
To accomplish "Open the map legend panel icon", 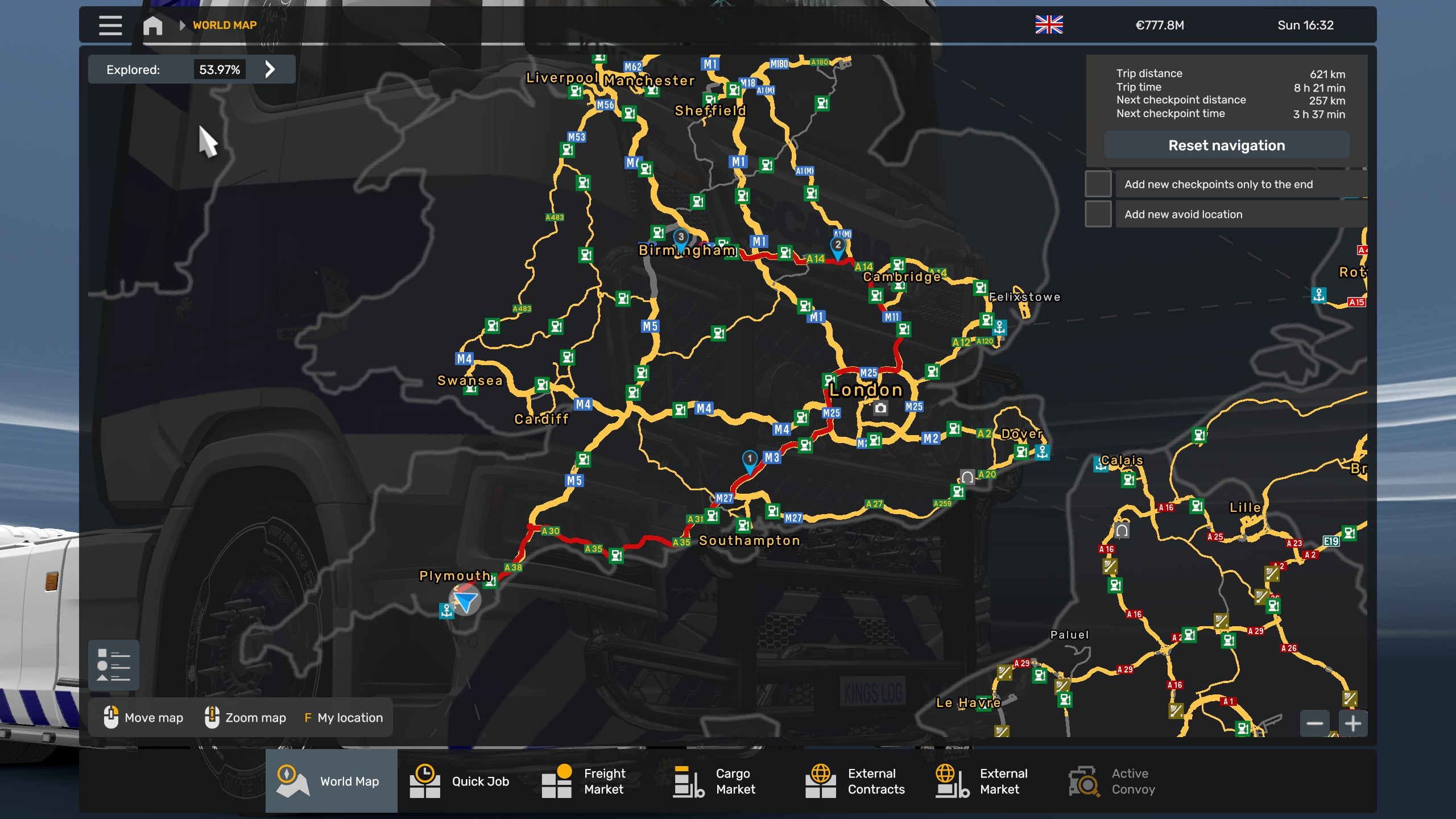I will point(113,664).
